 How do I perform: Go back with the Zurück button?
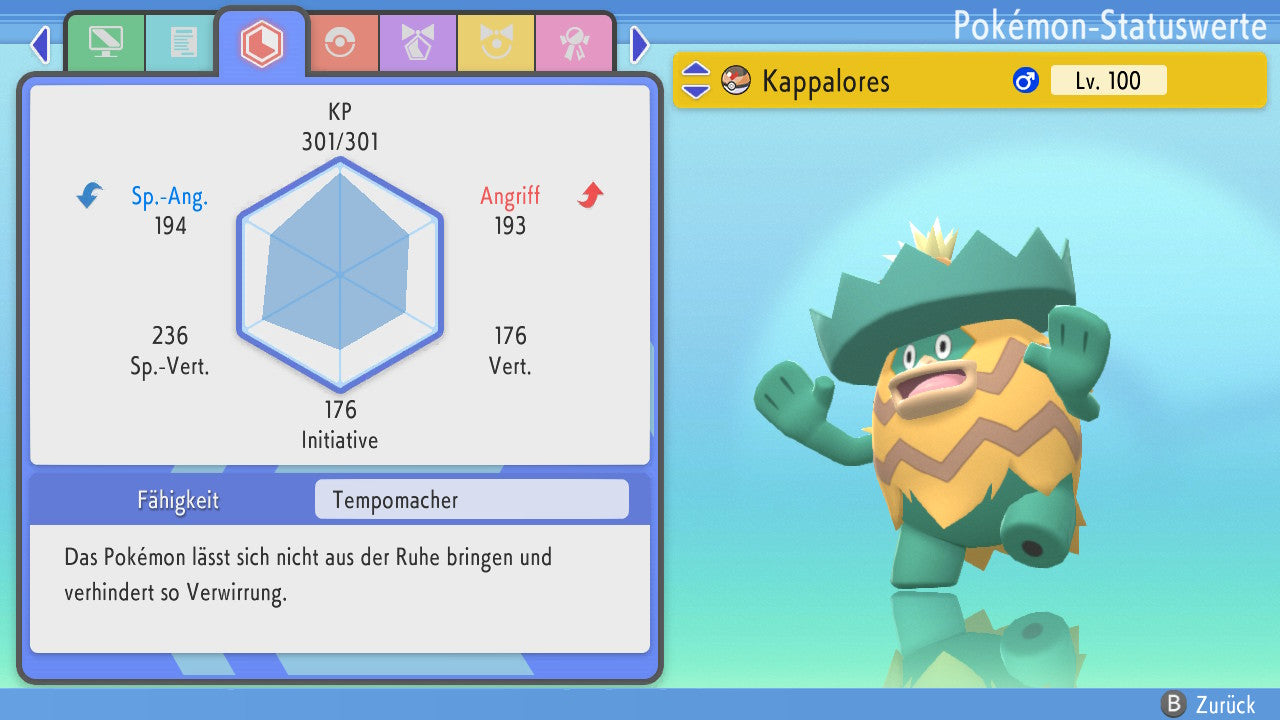coord(1208,704)
